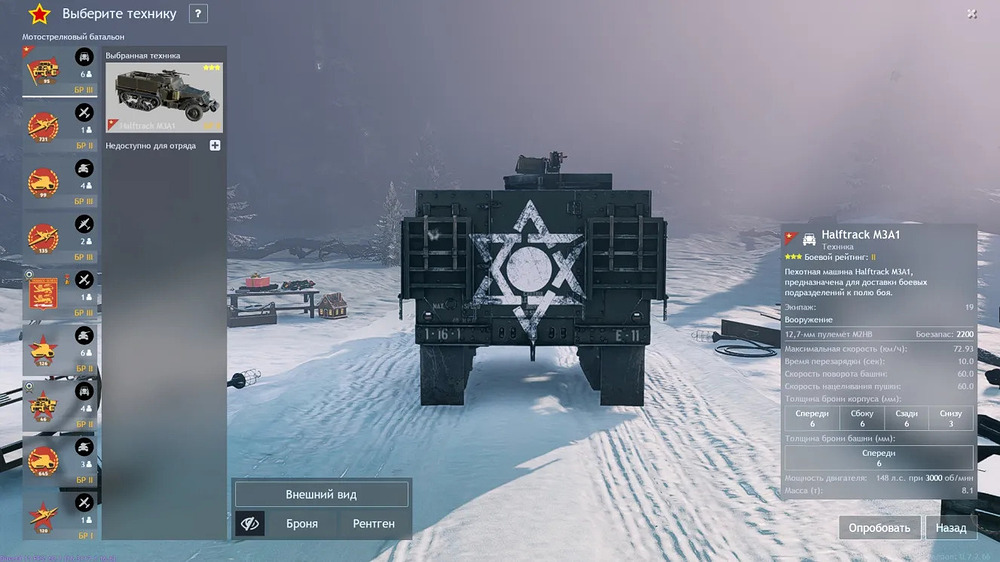This screenshot has width=1000, height=562.
Task: Switch to the "Броня" armor view
Action: point(302,523)
